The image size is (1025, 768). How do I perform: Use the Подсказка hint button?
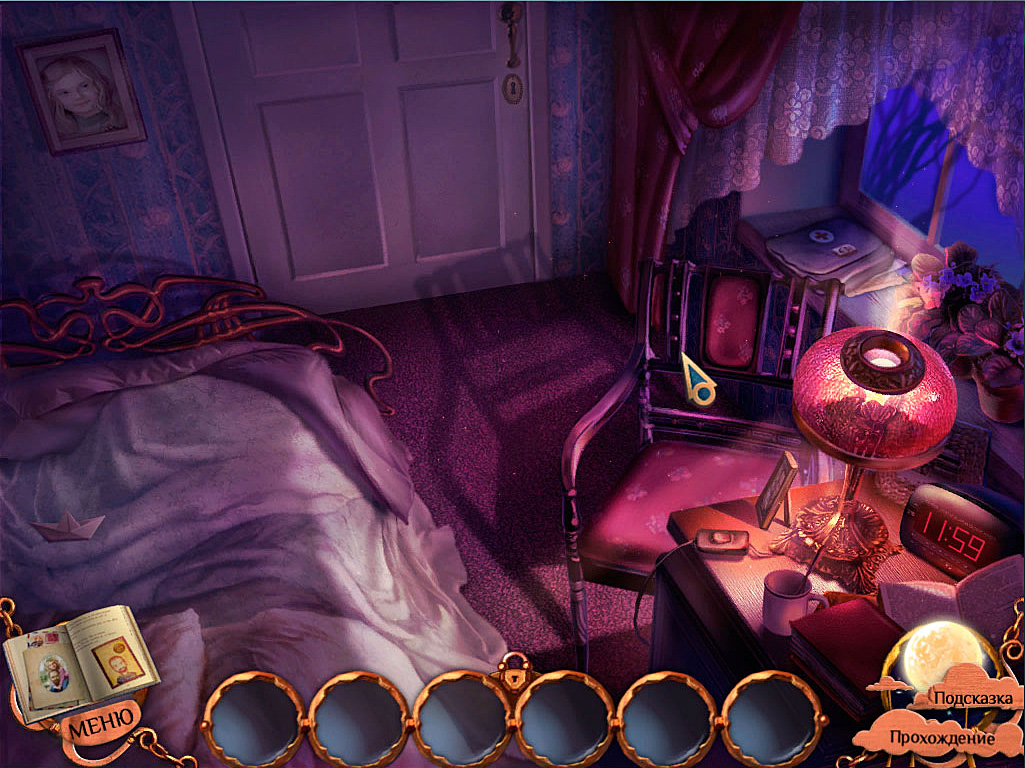coord(972,697)
